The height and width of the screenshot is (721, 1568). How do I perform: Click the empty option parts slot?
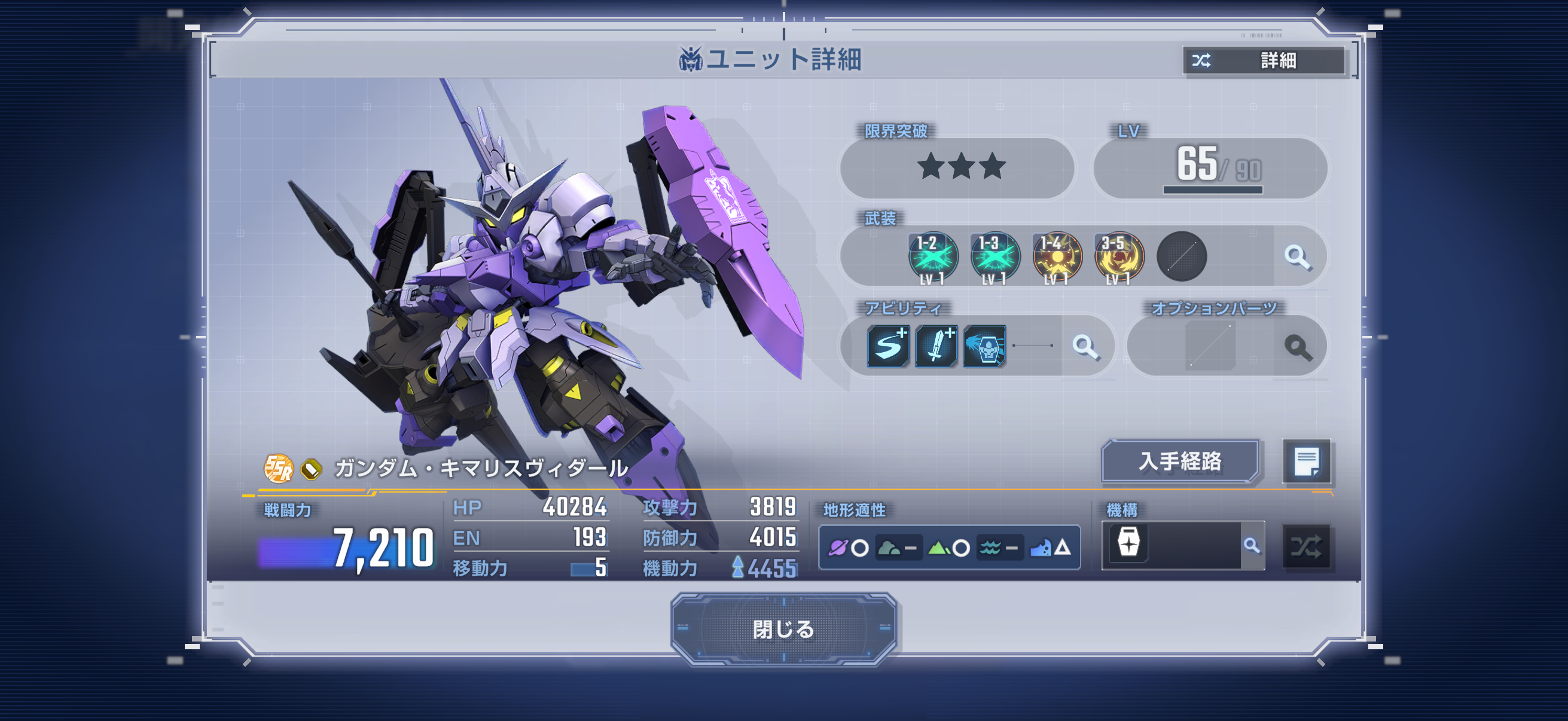(1209, 346)
